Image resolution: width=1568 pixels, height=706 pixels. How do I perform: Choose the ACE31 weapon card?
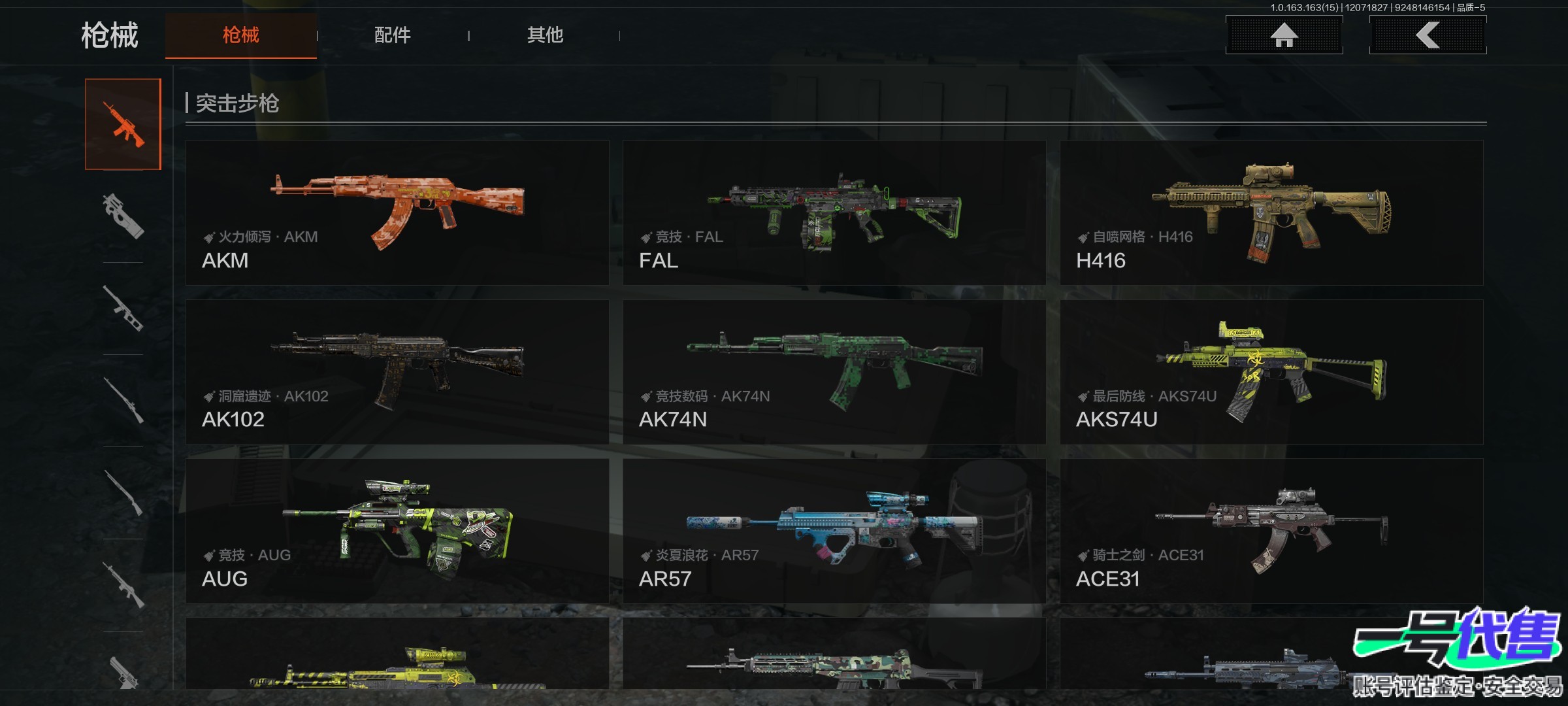[x=1271, y=531]
